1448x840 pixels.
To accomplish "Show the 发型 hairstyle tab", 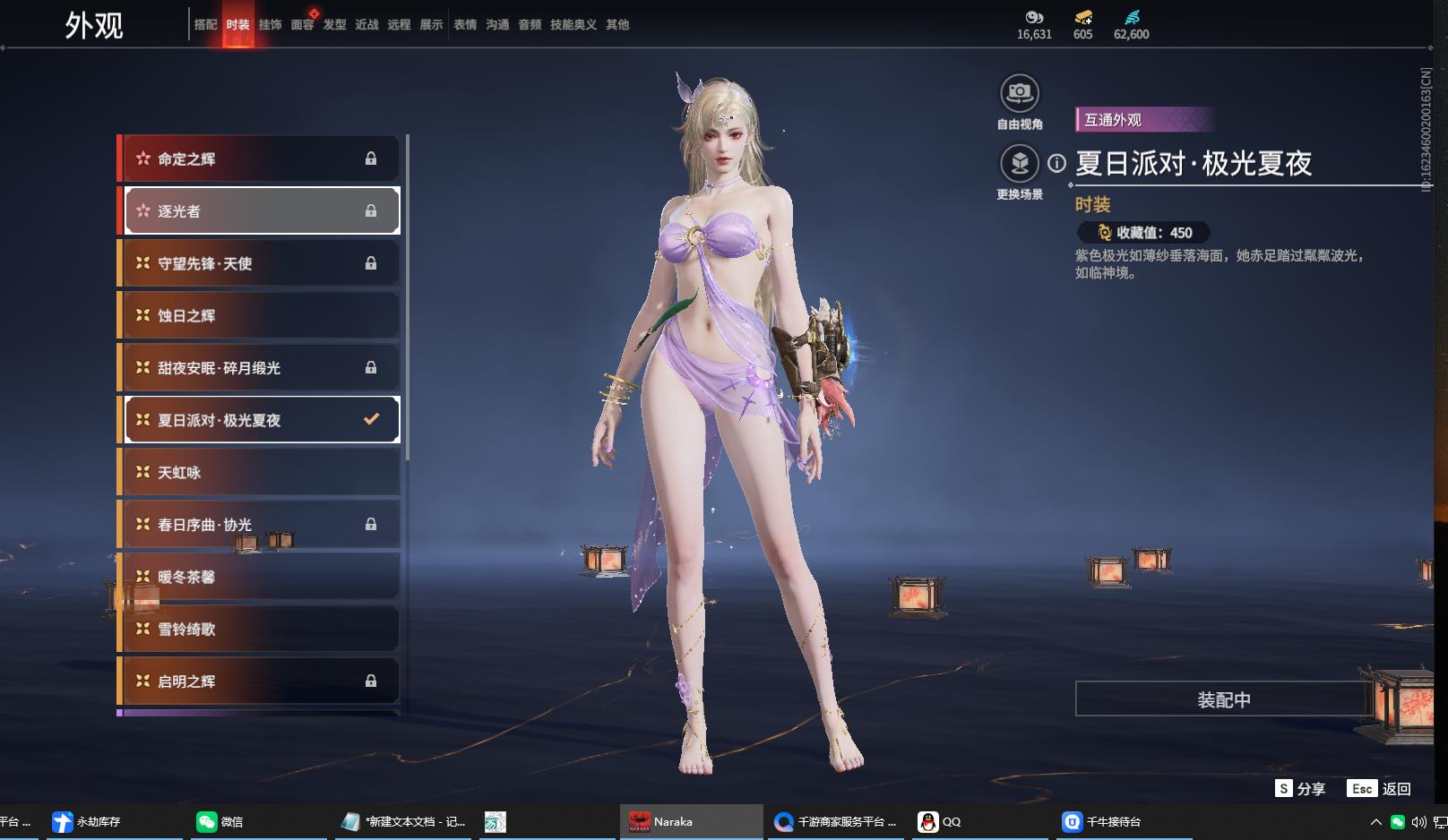I will pos(334,25).
